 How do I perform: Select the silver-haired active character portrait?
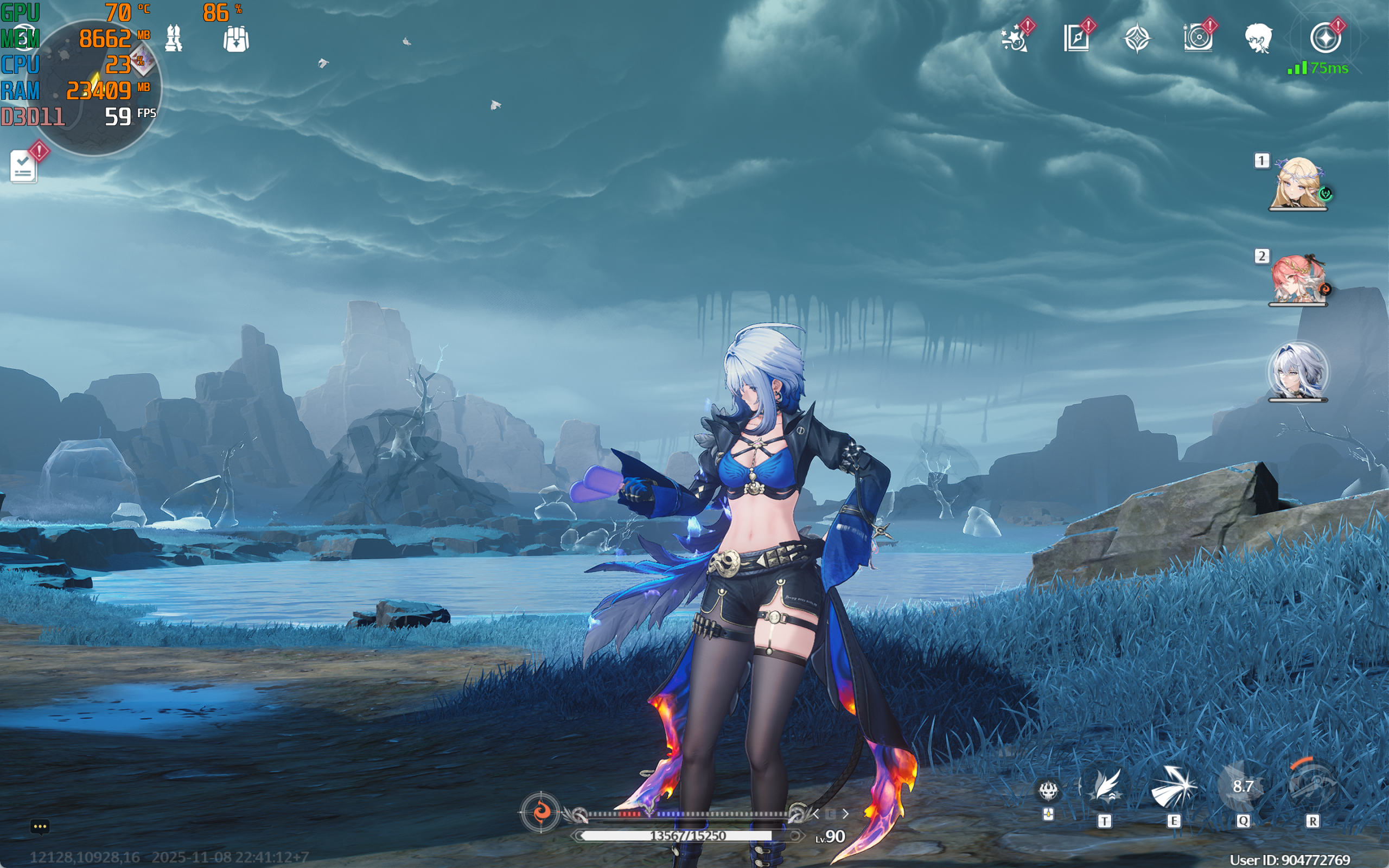pyautogui.click(x=1297, y=372)
